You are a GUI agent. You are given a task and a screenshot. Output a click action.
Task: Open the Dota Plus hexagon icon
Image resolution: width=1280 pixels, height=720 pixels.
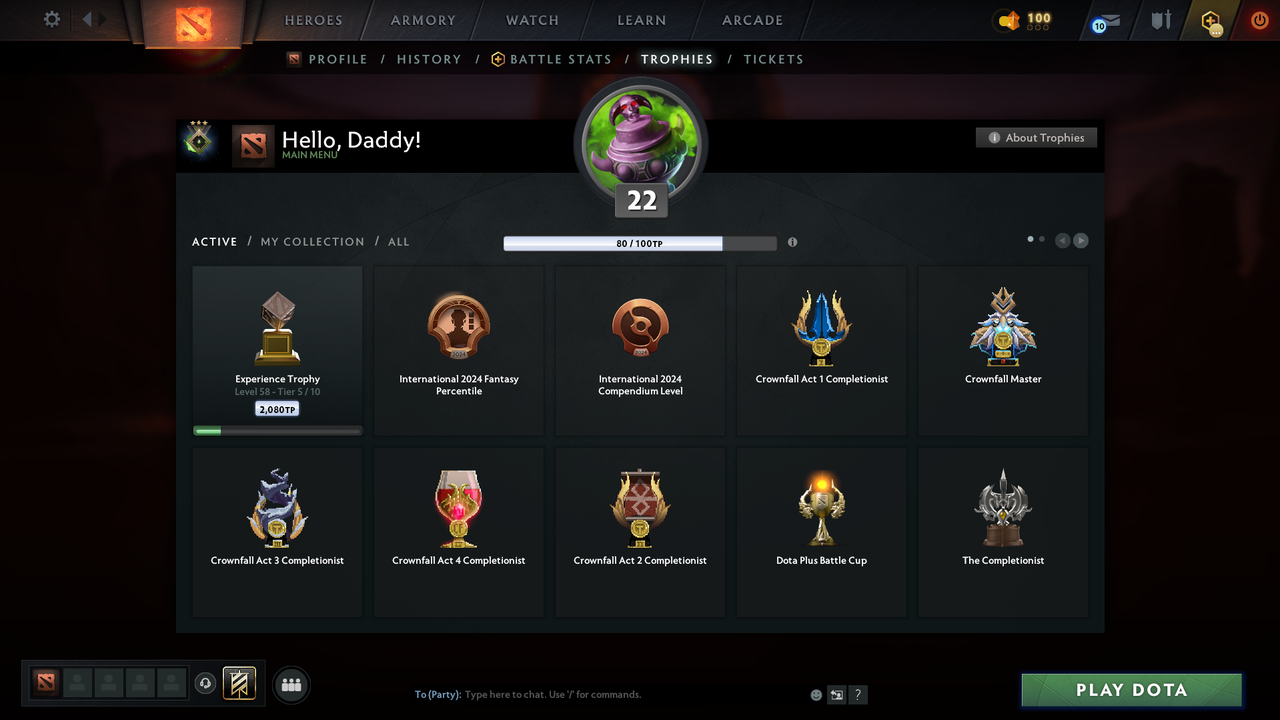tap(1209, 21)
